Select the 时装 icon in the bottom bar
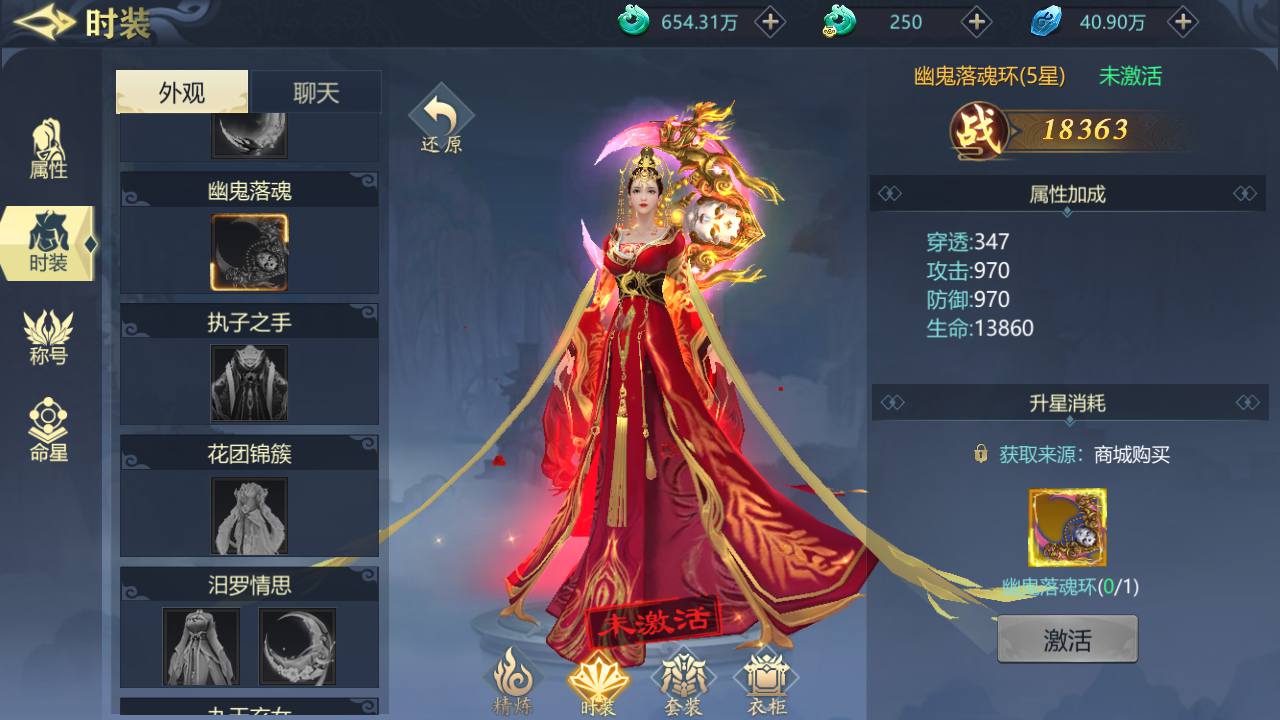 [x=601, y=680]
